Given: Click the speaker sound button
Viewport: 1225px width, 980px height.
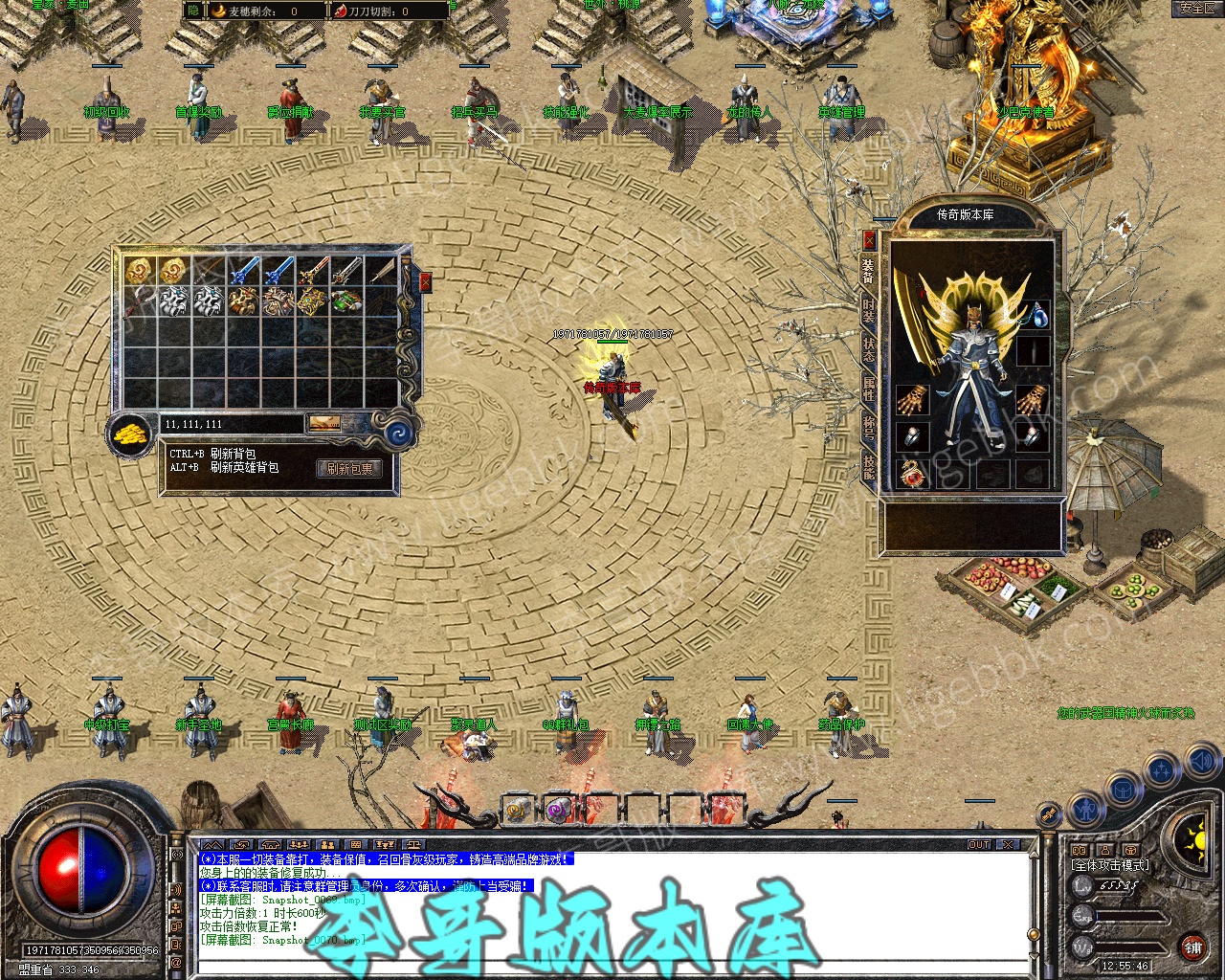Looking at the screenshot, I should [x=1201, y=762].
